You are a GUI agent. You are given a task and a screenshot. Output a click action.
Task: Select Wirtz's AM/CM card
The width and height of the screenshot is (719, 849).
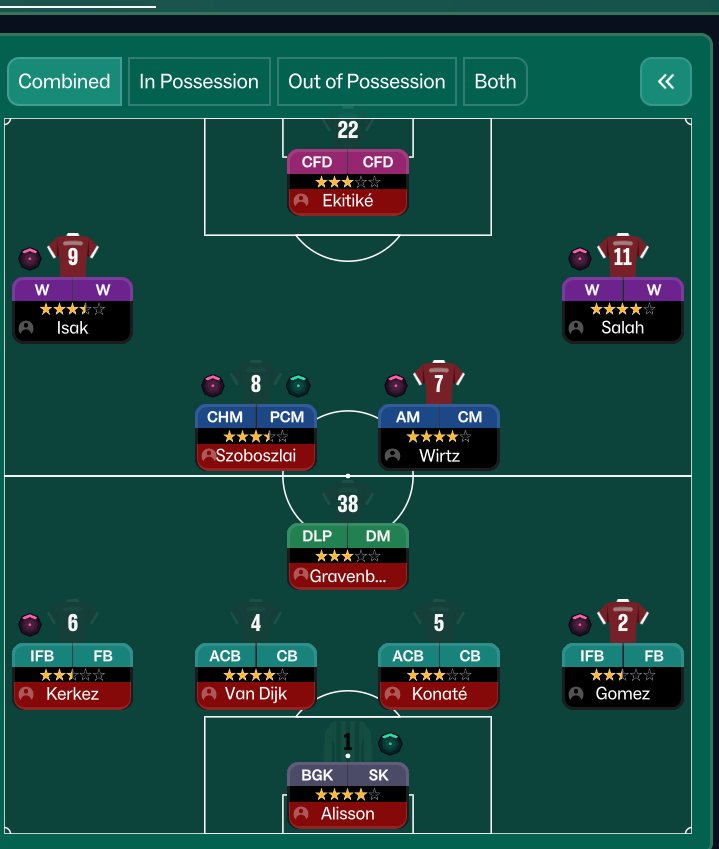click(x=438, y=436)
